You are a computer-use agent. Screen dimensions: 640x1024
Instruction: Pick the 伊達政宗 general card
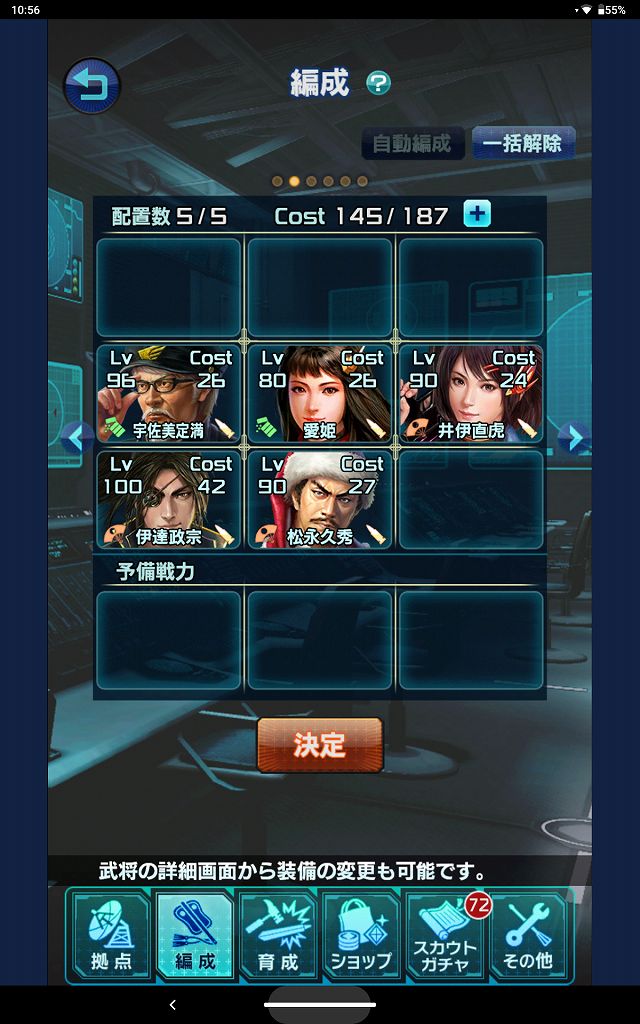169,499
